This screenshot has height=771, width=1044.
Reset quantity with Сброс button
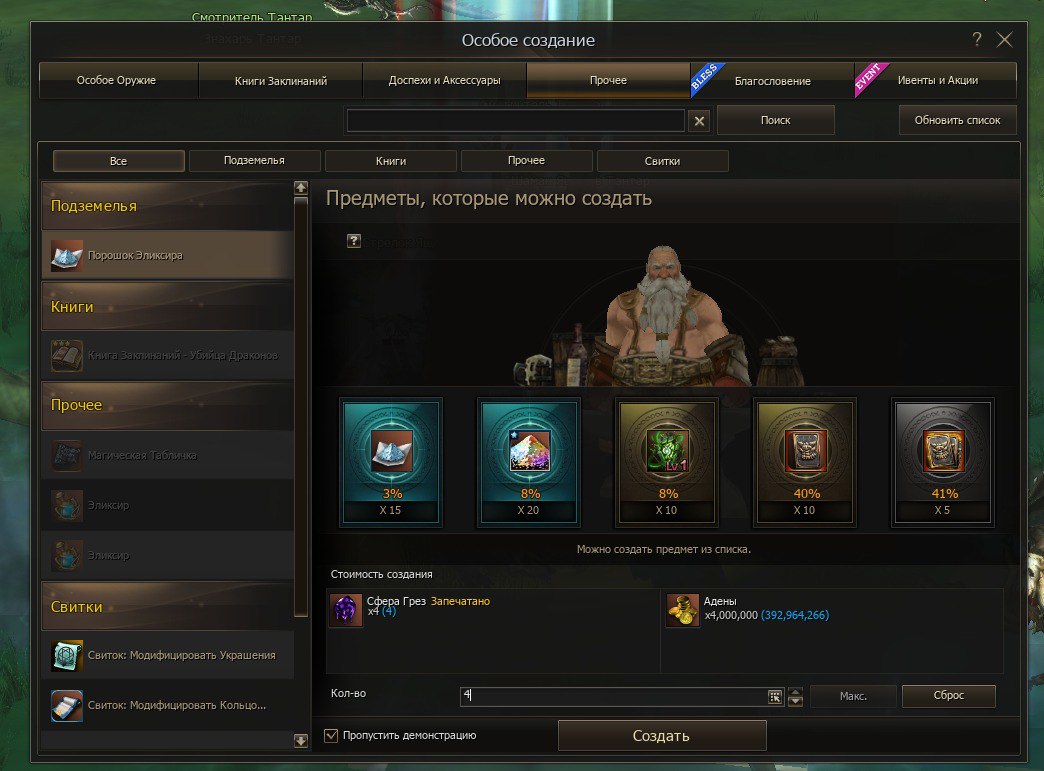[948, 696]
